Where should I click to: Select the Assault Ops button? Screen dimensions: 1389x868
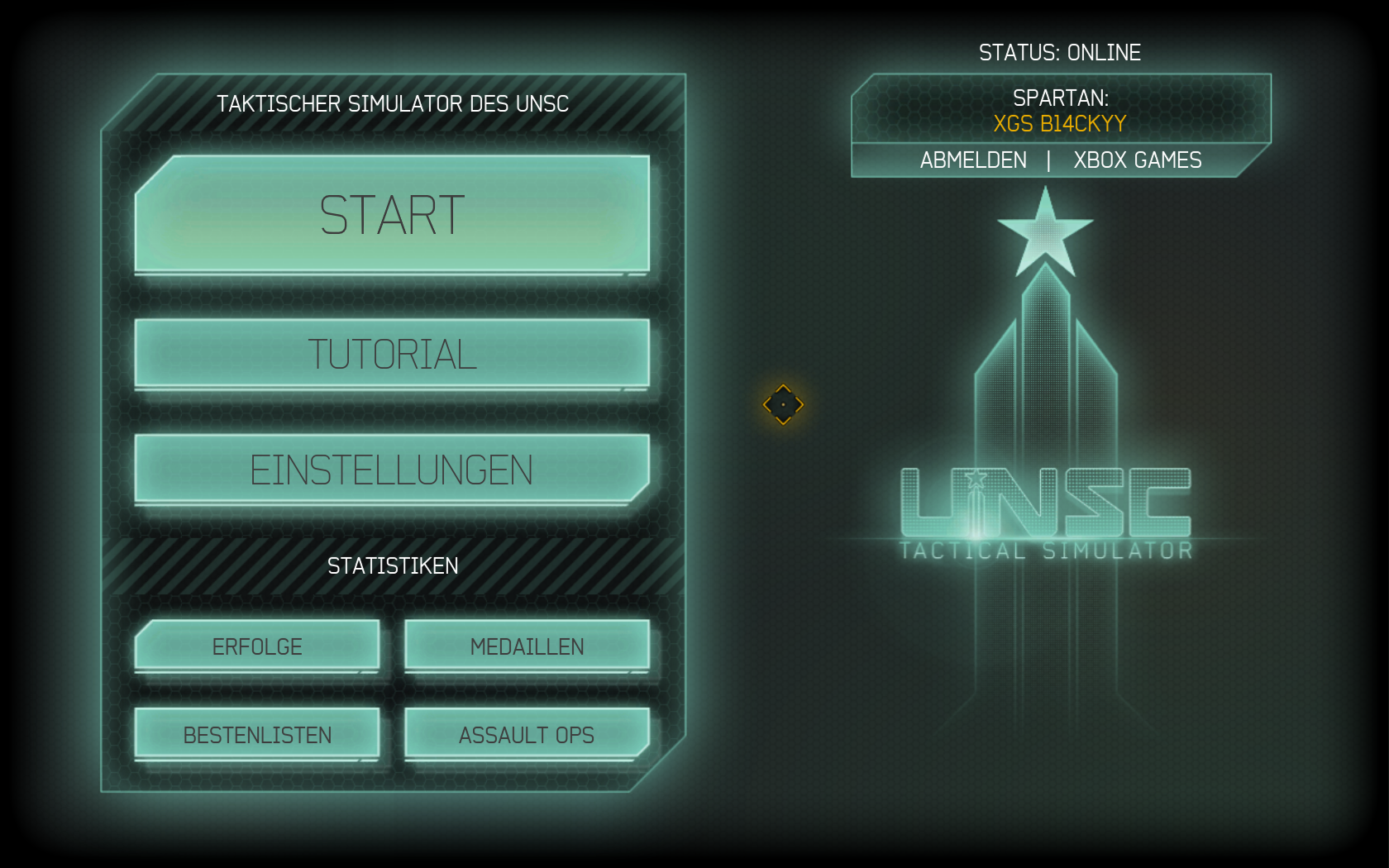click(x=527, y=734)
